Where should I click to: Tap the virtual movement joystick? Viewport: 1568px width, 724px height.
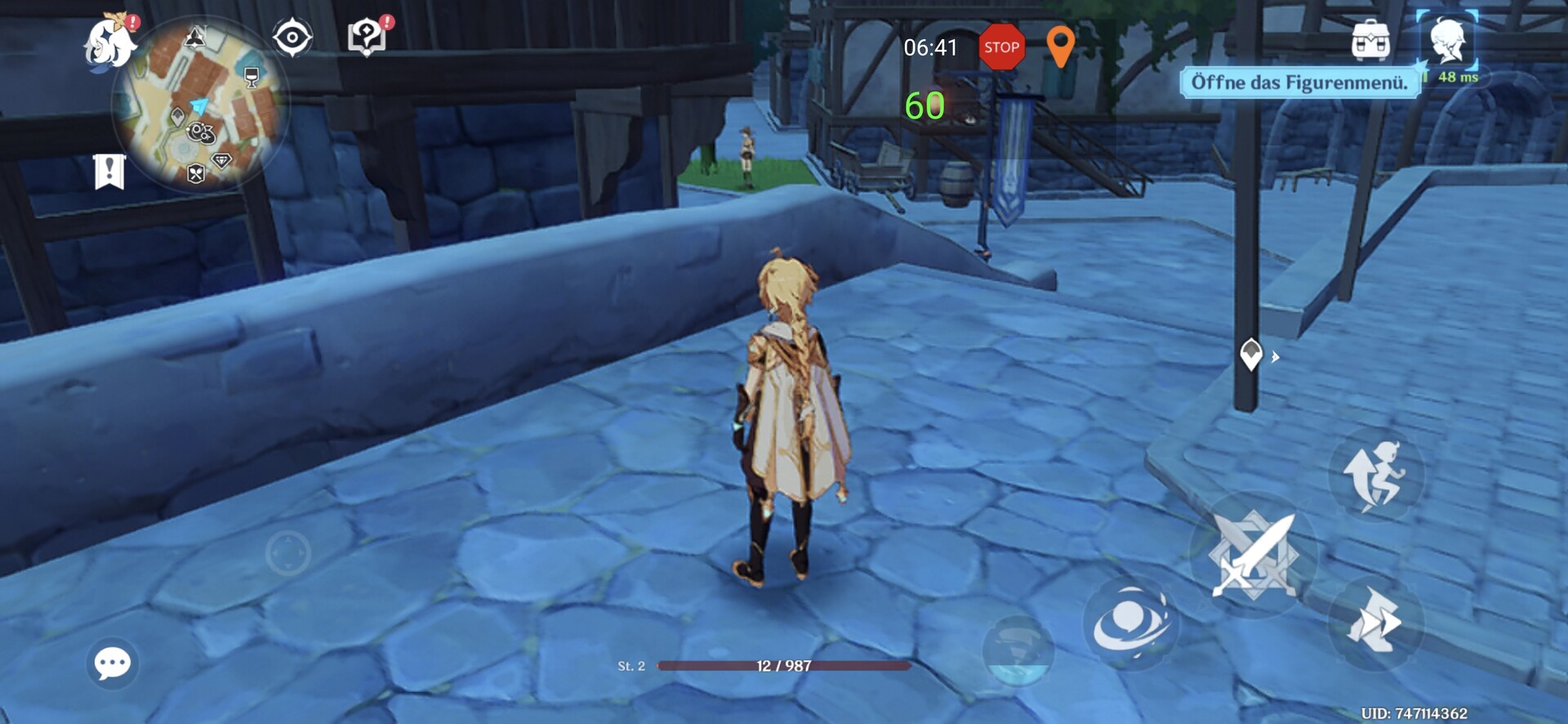(287, 553)
